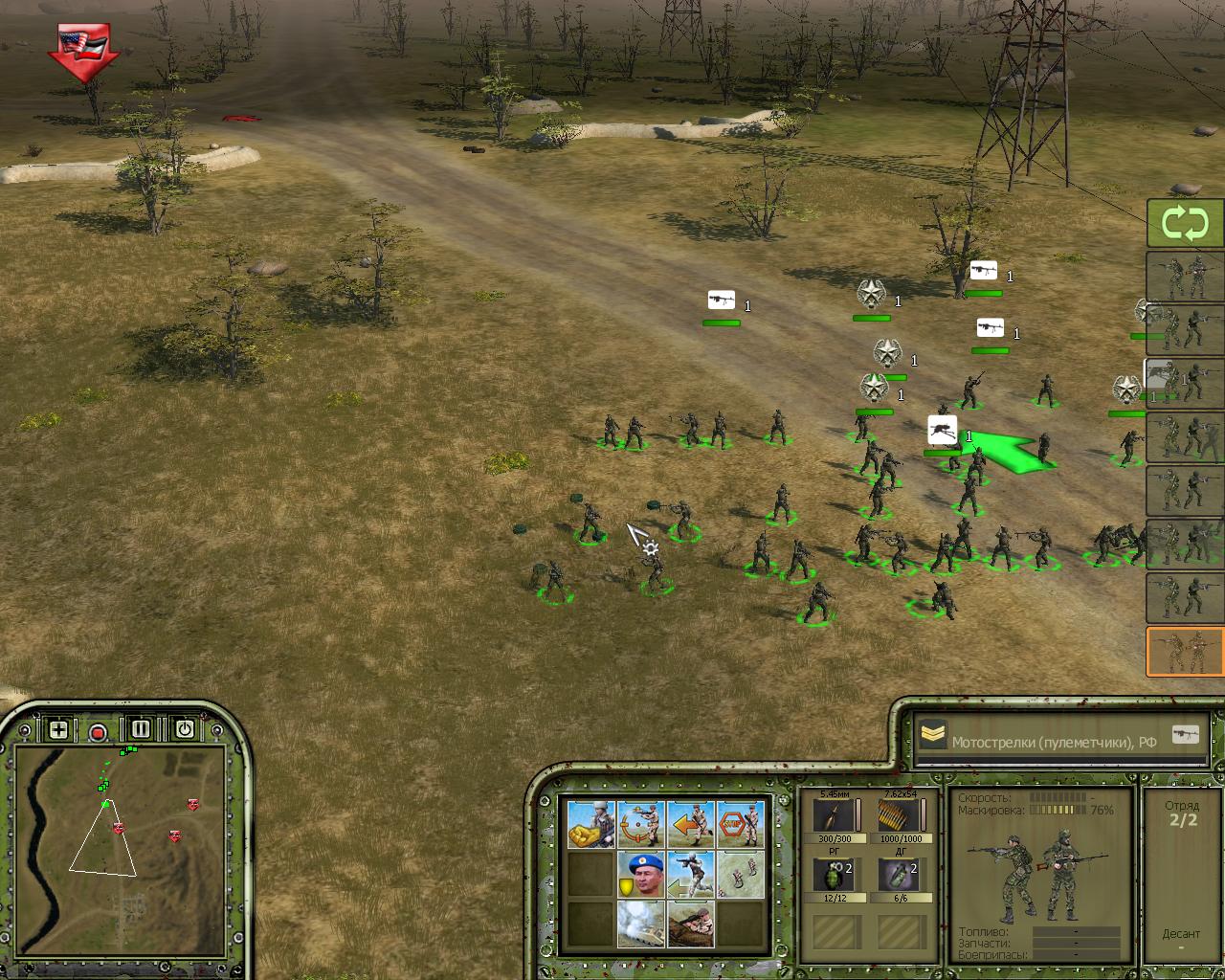Activate the soldier with gold fist command
1225x980 pixels.
pyautogui.click(x=591, y=825)
